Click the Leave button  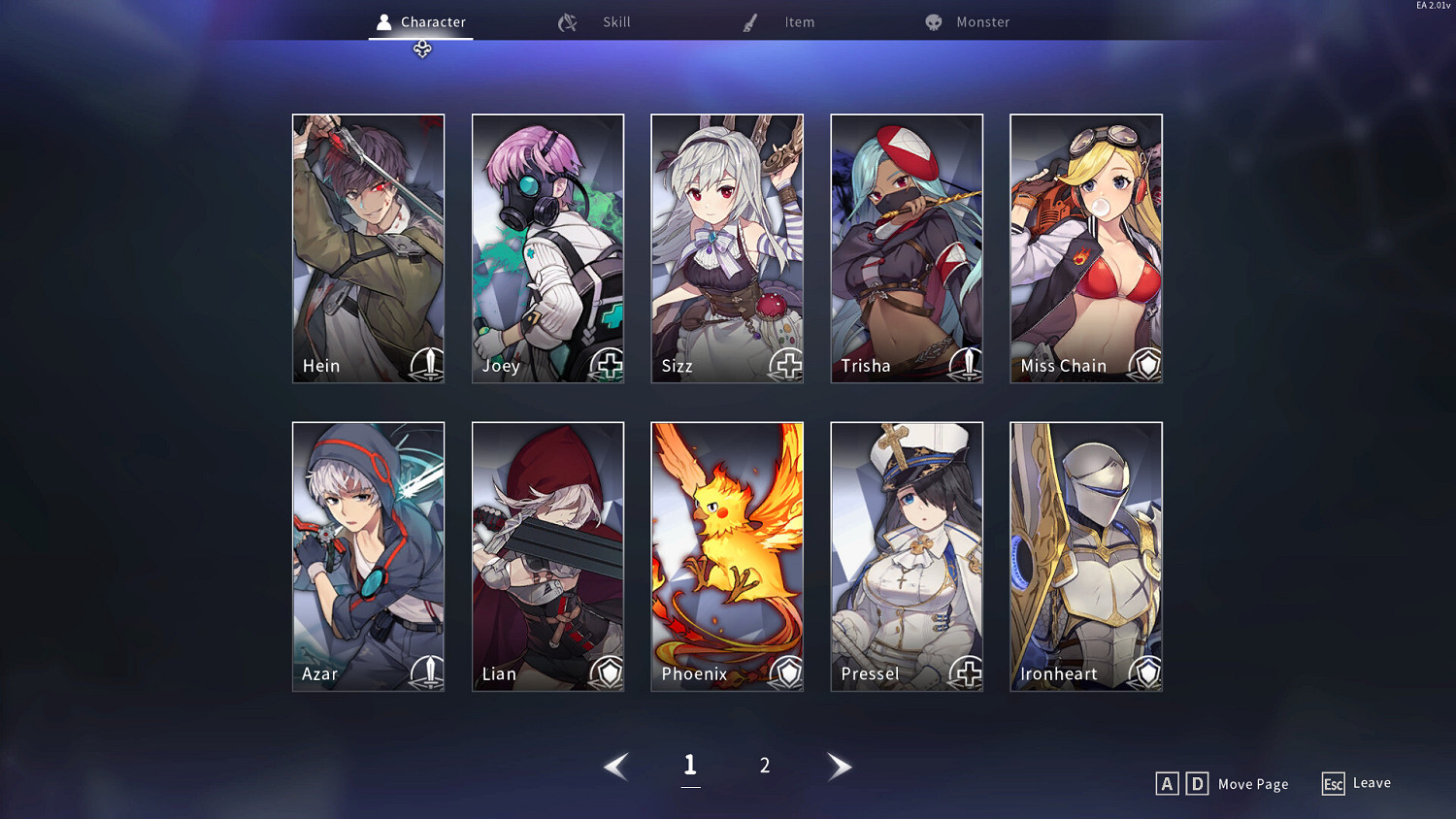[x=1356, y=783]
